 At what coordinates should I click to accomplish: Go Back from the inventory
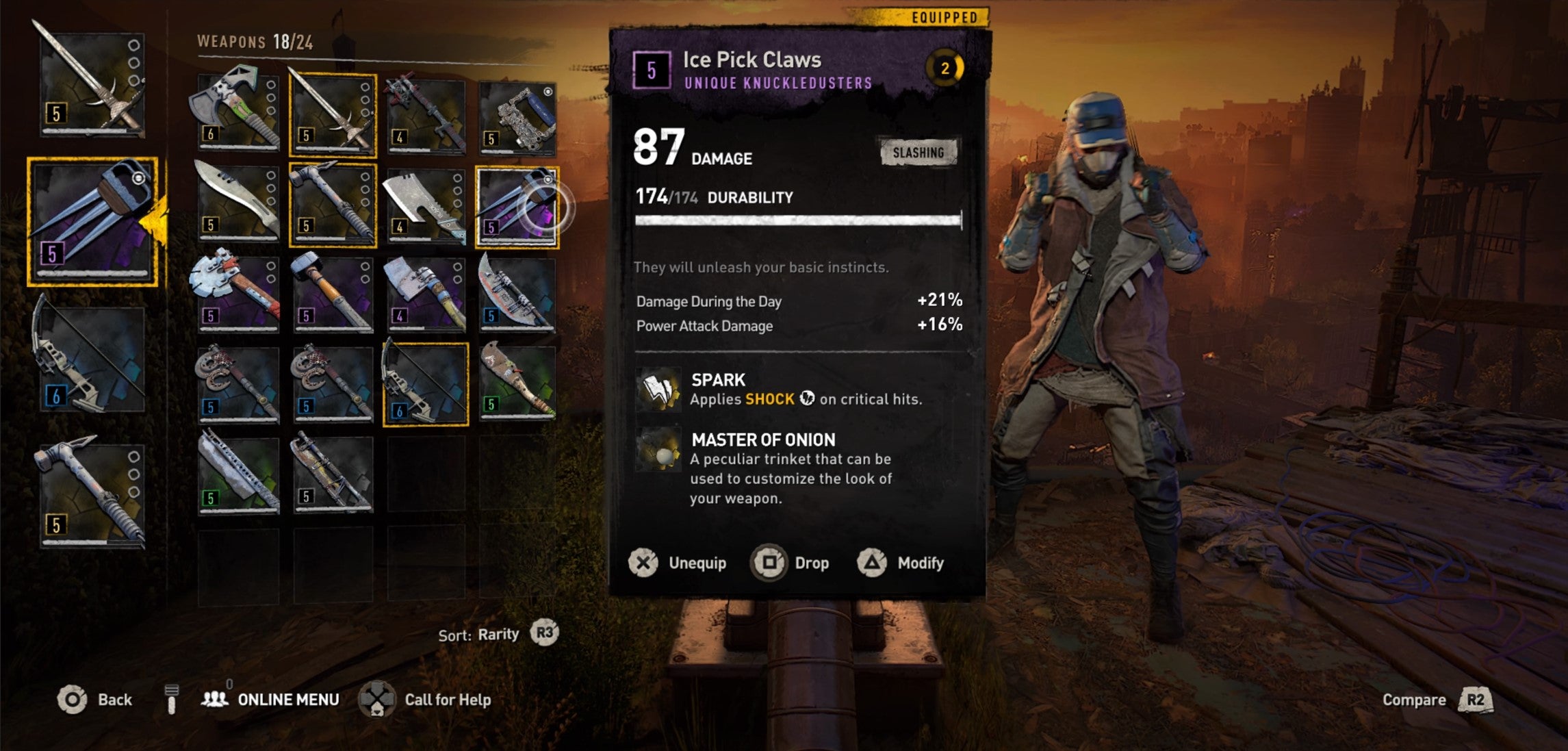pyautogui.click(x=95, y=700)
